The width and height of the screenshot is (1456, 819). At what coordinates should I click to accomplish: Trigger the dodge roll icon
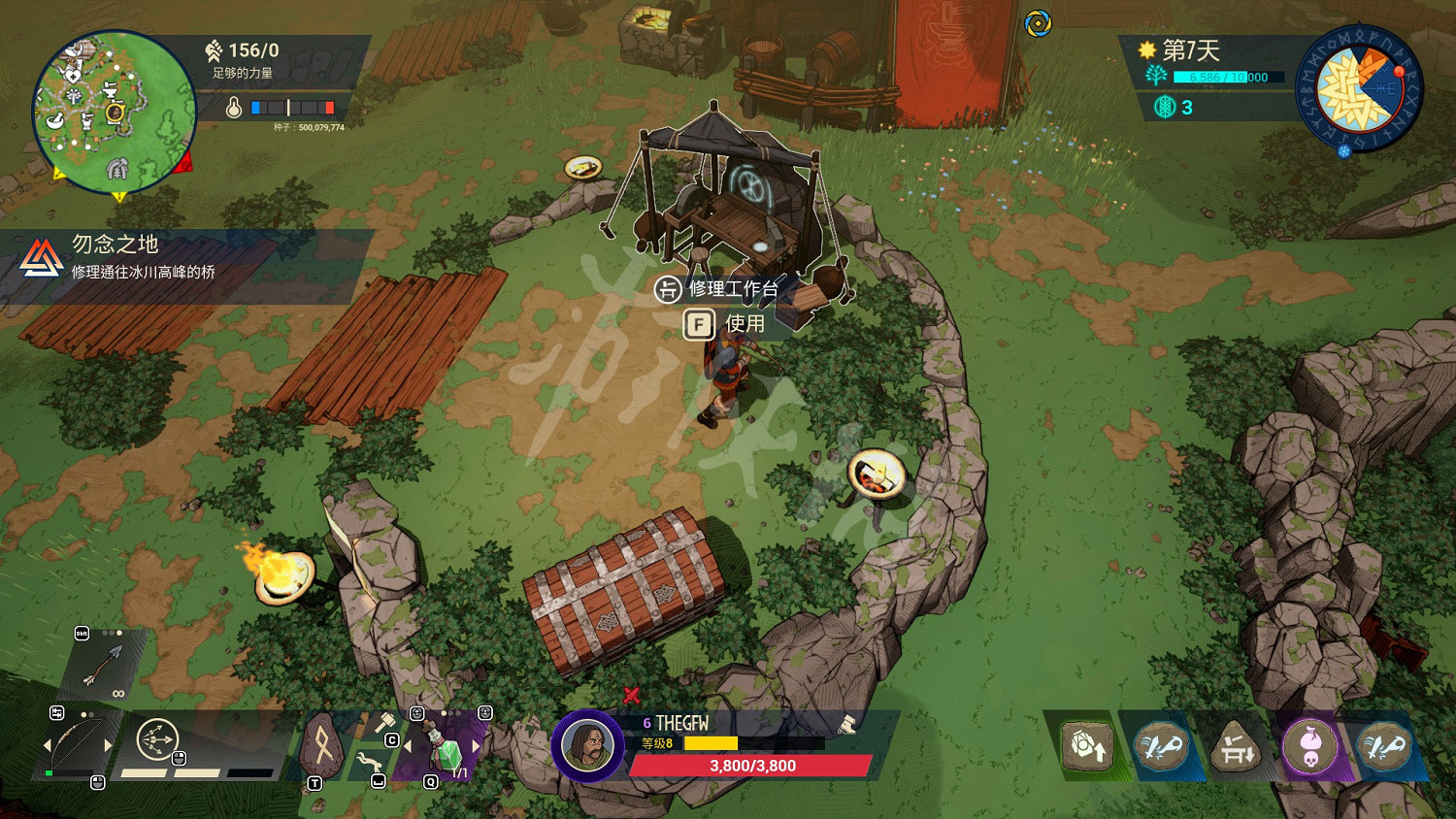368,762
